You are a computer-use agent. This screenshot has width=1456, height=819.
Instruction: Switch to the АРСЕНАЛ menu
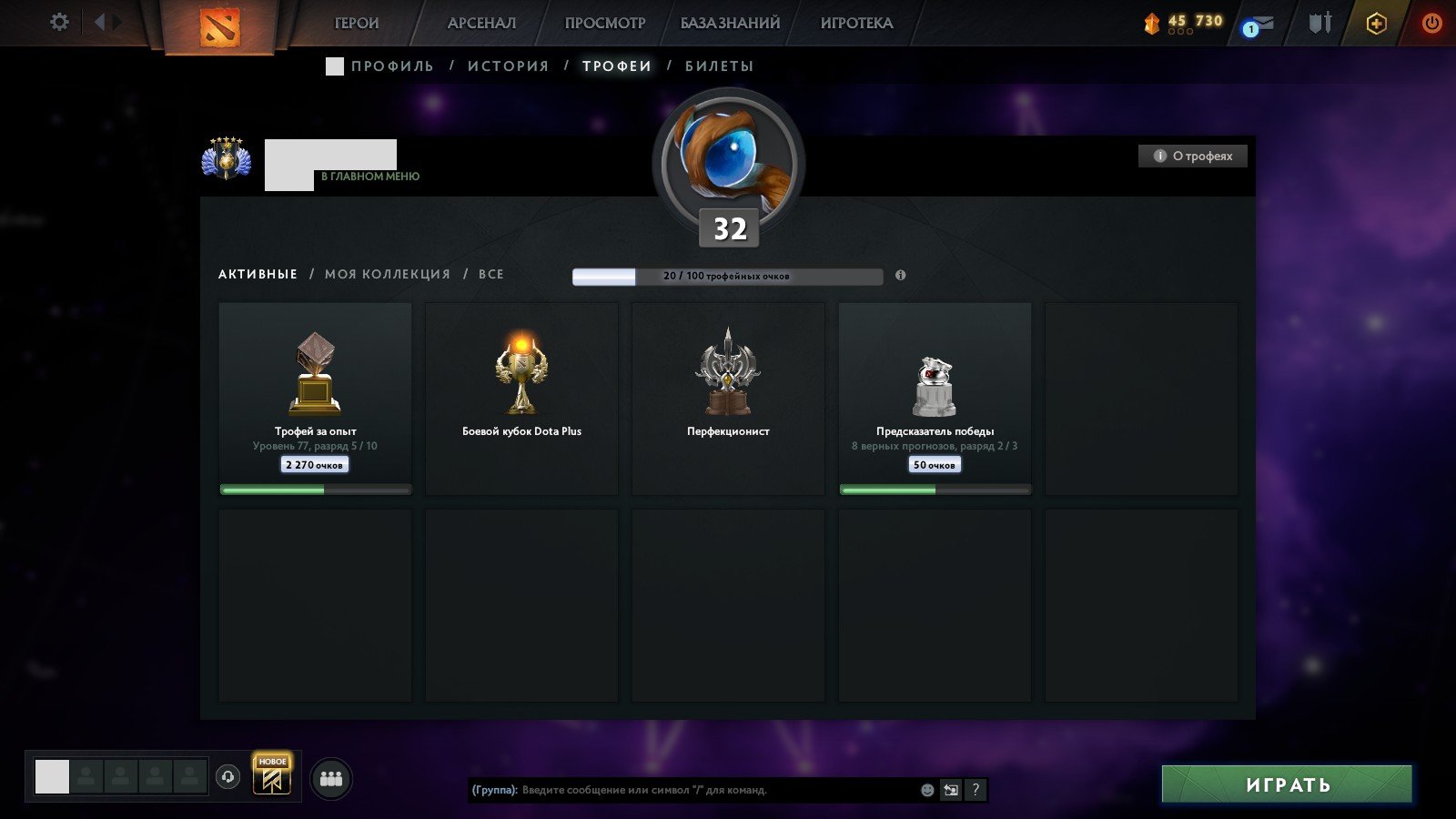click(x=480, y=22)
